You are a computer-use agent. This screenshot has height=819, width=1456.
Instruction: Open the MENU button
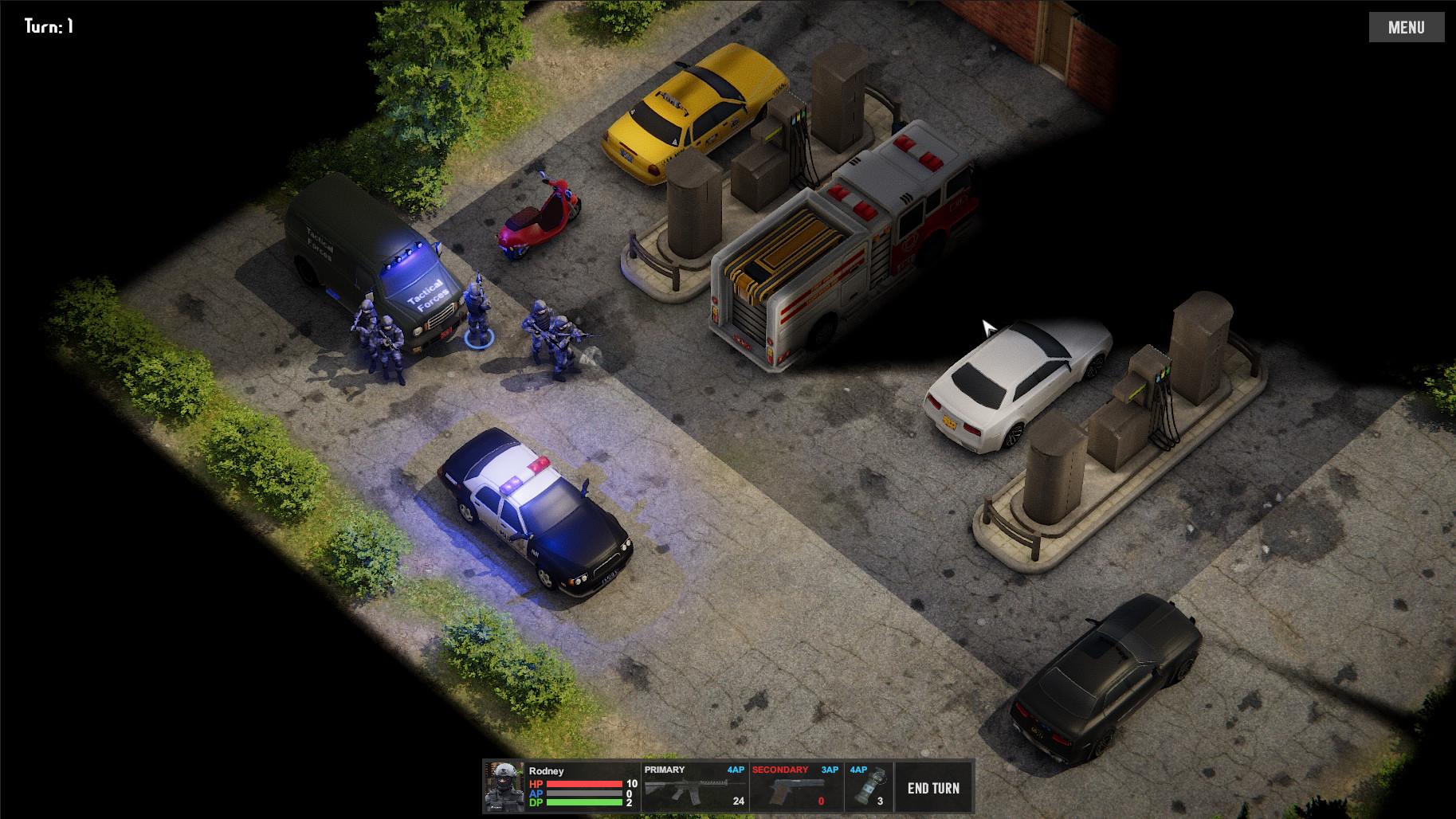tap(1406, 27)
